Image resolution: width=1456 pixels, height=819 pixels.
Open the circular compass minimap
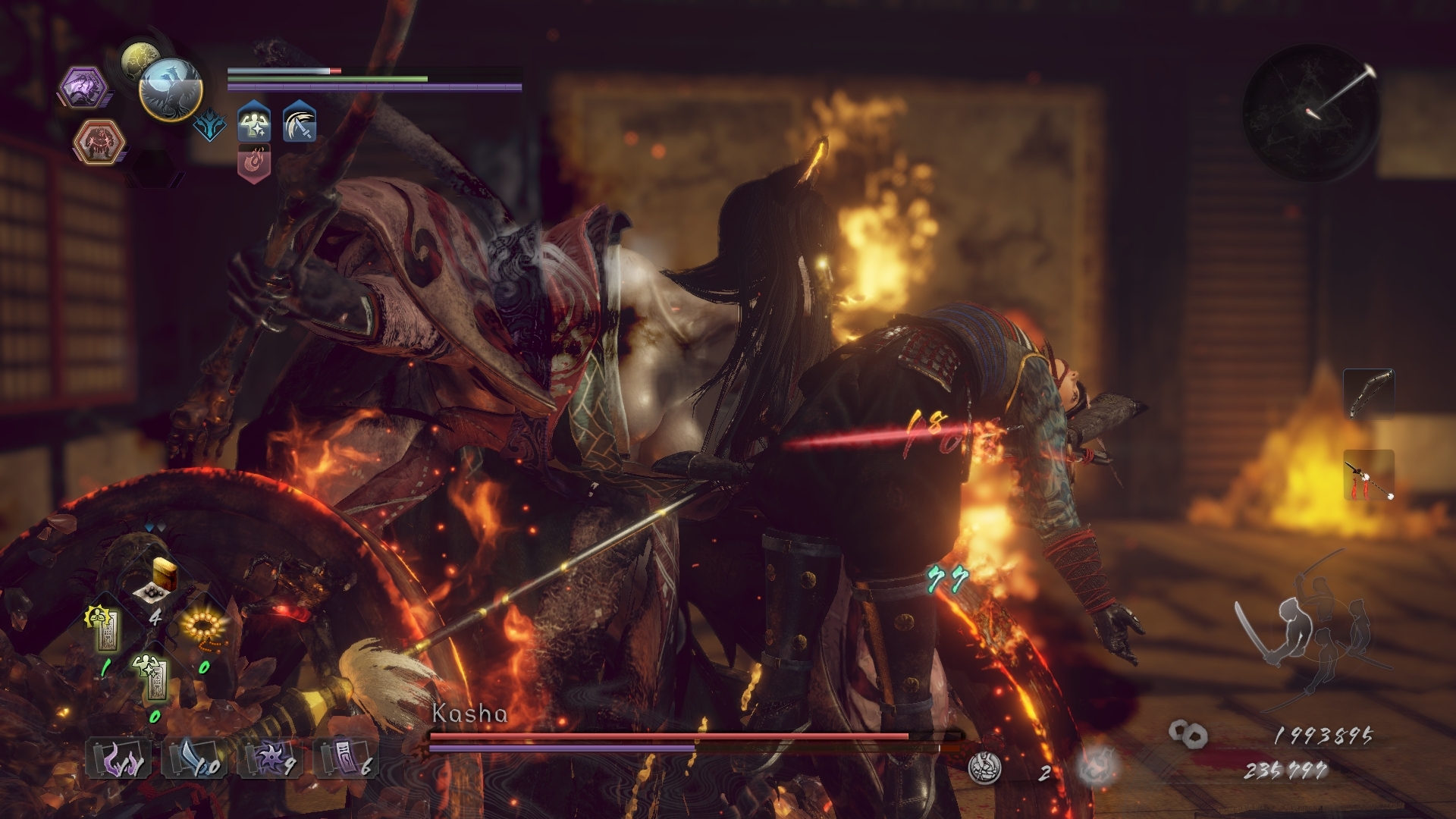point(1310,108)
